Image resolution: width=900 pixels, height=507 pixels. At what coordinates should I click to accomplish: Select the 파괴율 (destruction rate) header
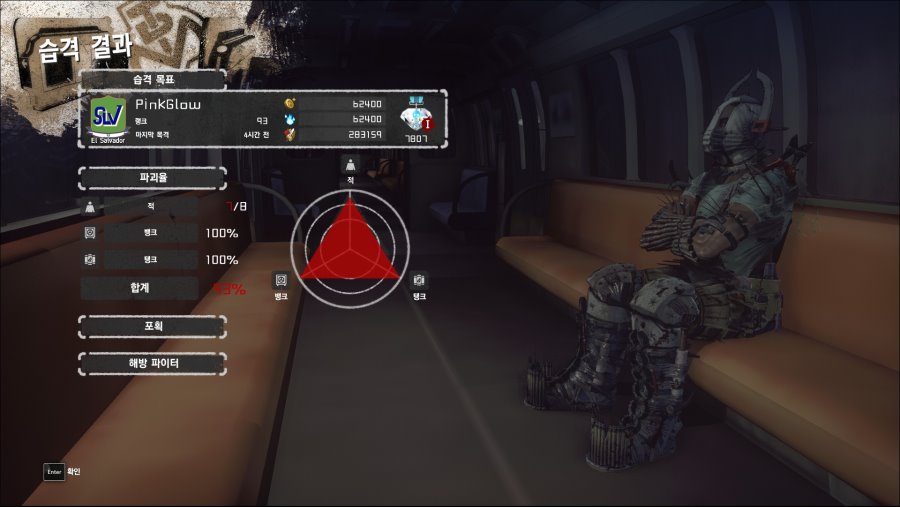click(x=152, y=178)
